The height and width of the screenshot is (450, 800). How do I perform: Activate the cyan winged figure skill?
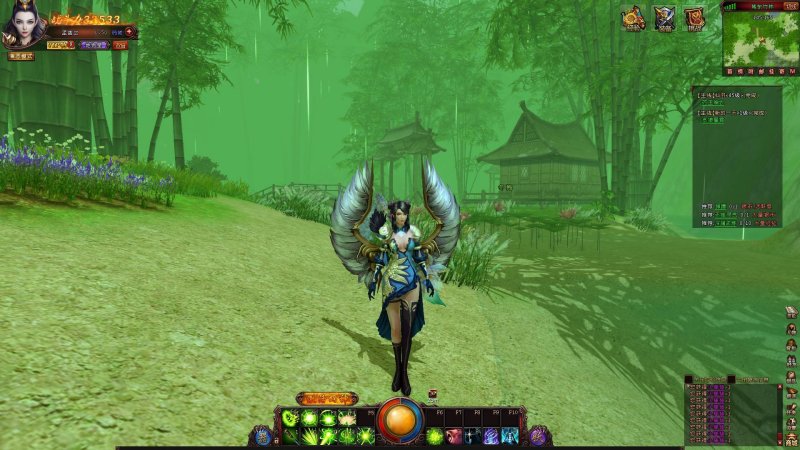[510, 436]
